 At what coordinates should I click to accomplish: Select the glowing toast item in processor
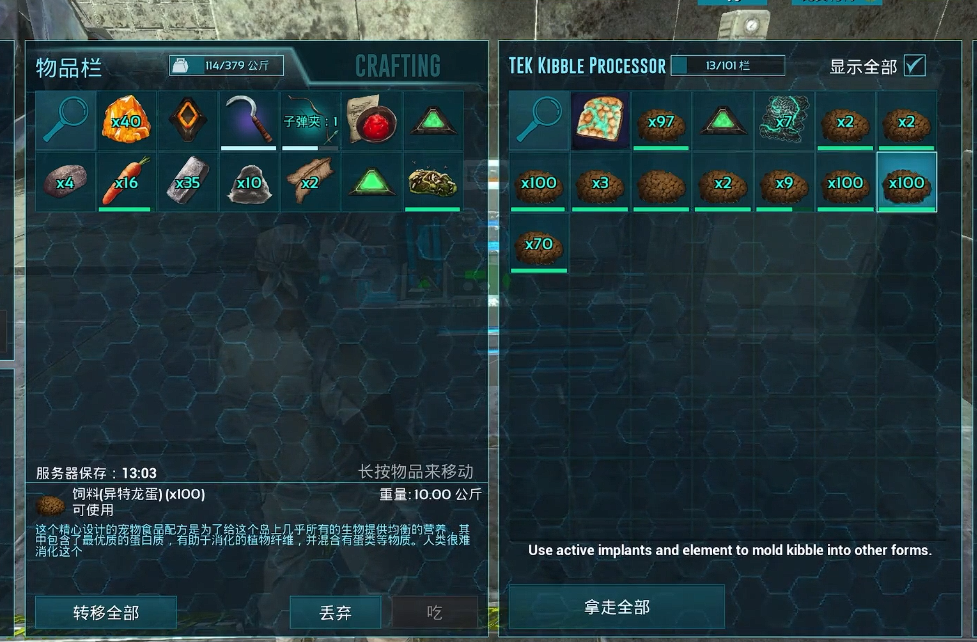pyautogui.click(x=600, y=121)
